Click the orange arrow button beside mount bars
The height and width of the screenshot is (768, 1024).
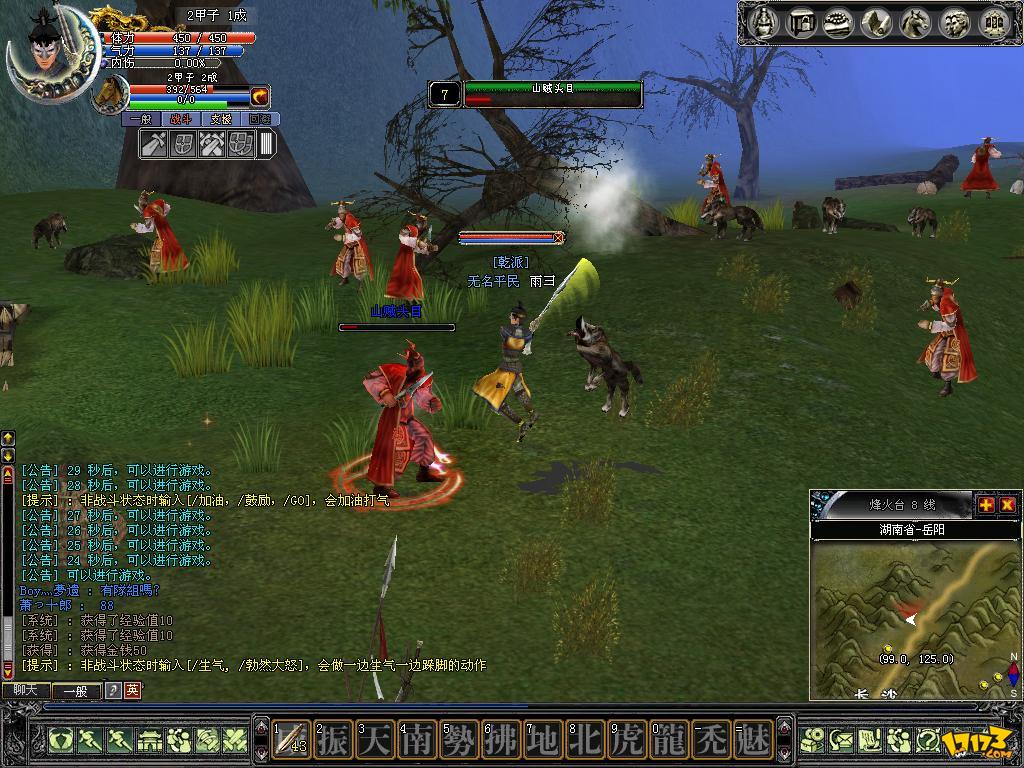click(x=259, y=95)
